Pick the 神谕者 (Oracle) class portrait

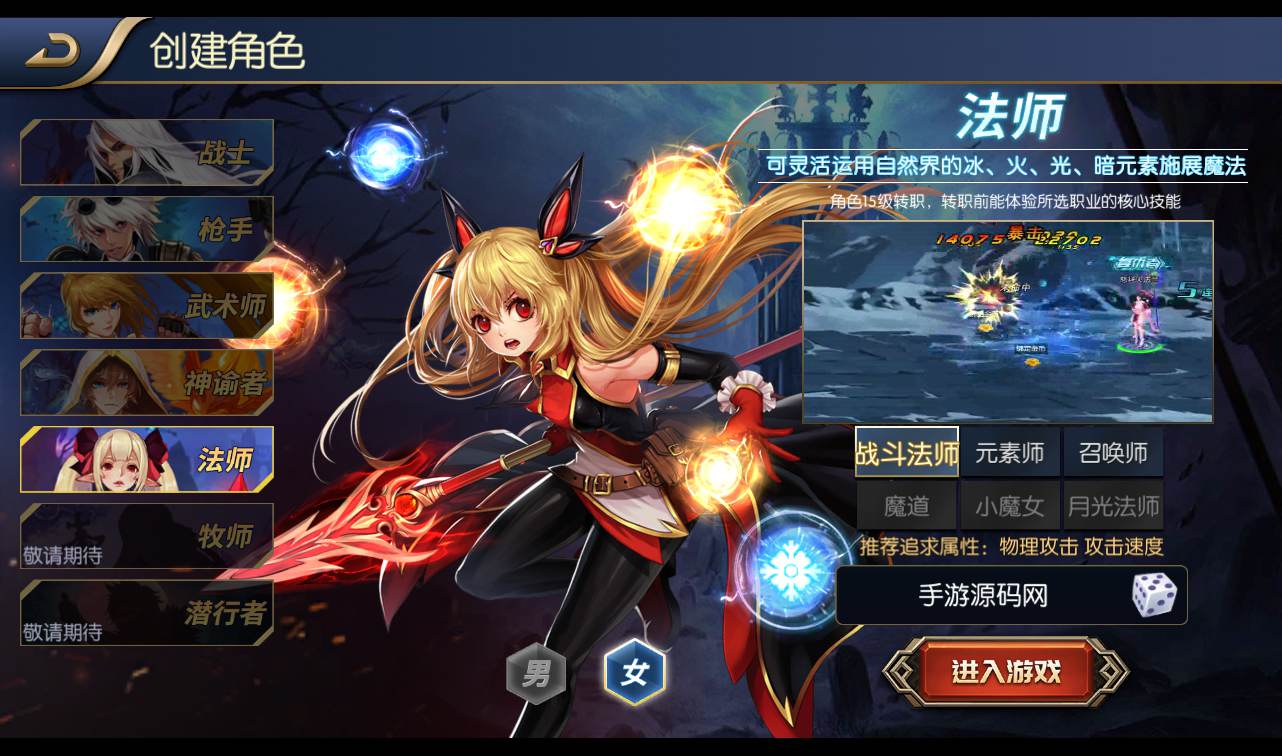(x=145, y=383)
